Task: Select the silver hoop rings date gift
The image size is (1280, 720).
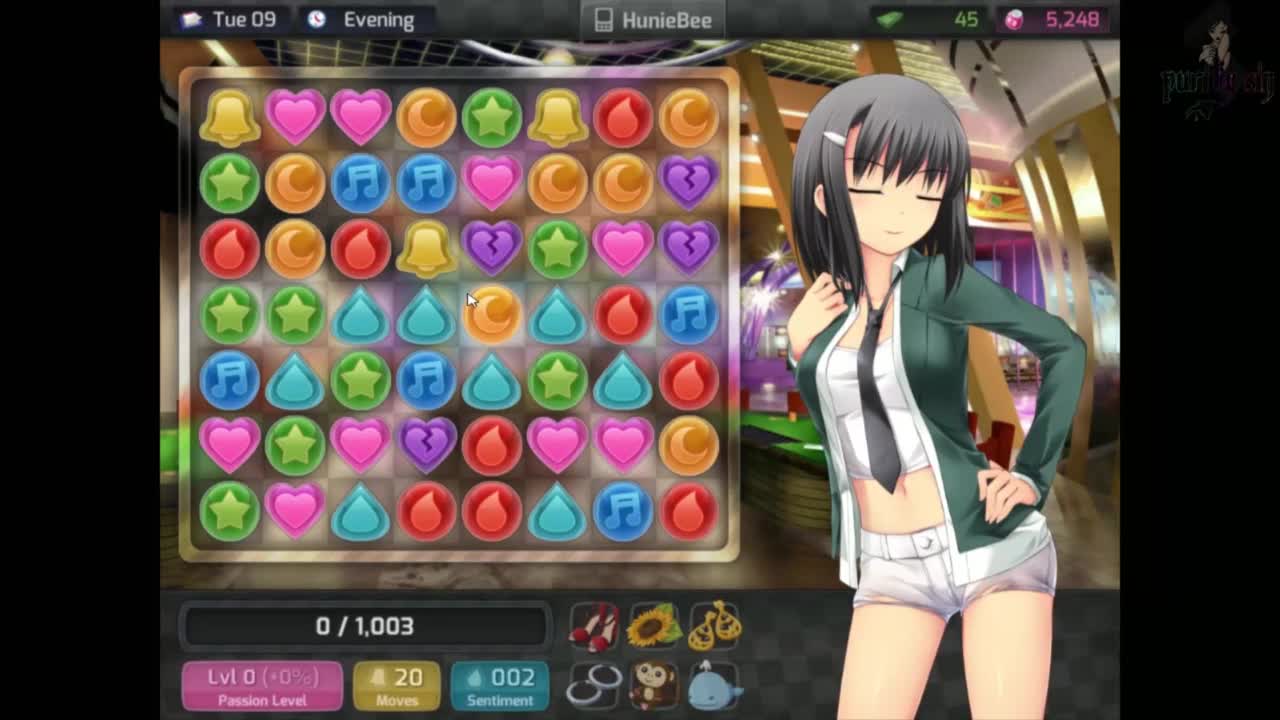Action: pyautogui.click(x=594, y=685)
